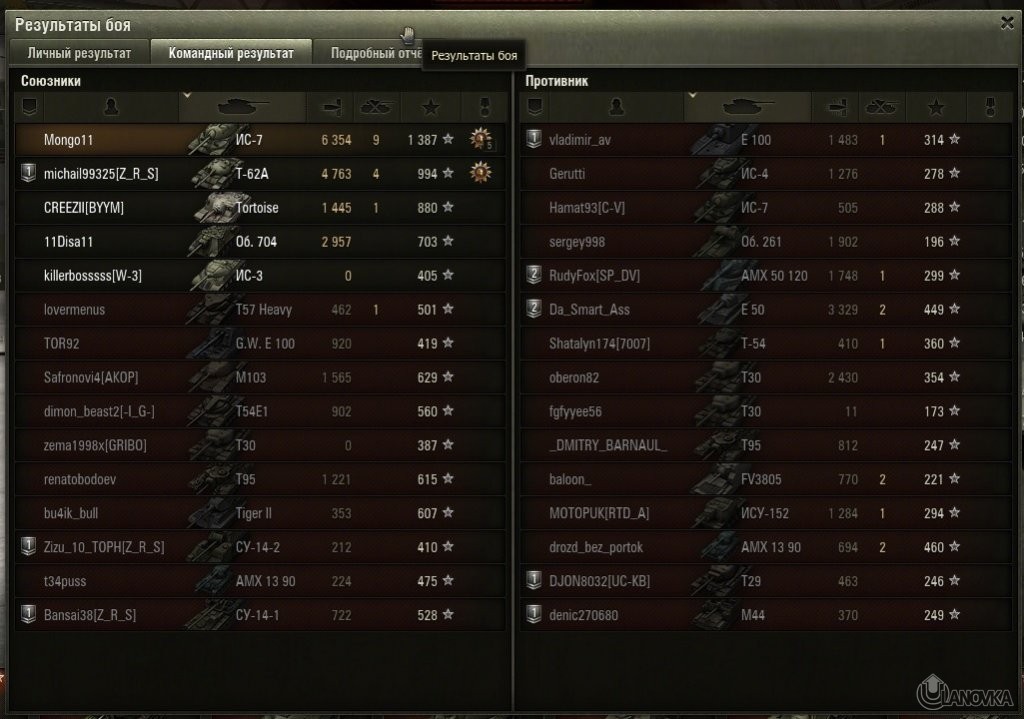Switch to the Личный результат tab
Viewport: 1024px width, 719px height.
pos(79,53)
